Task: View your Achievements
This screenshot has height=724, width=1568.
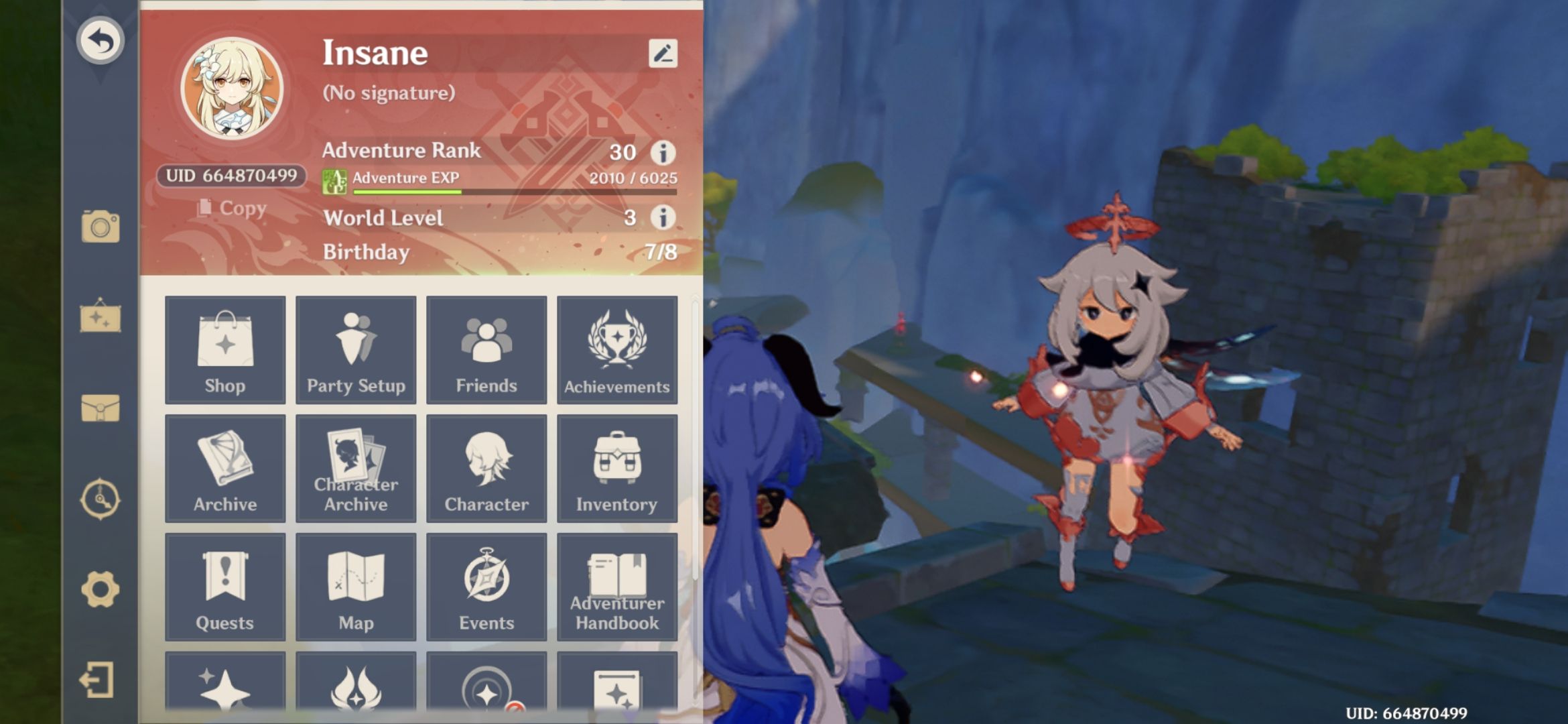Action: tap(617, 349)
